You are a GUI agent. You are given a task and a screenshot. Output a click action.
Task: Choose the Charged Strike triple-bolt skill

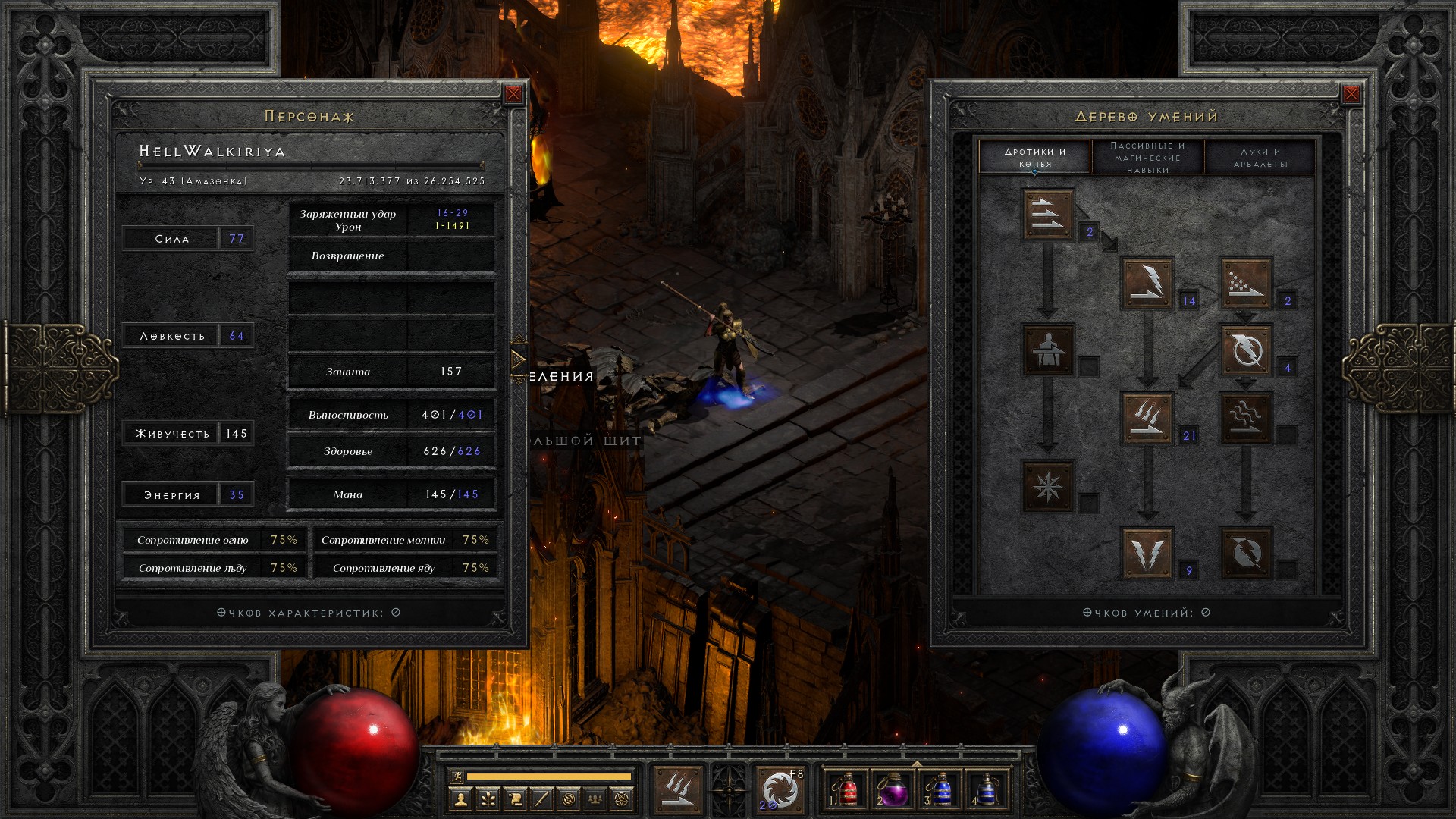(x=1147, y=418)
